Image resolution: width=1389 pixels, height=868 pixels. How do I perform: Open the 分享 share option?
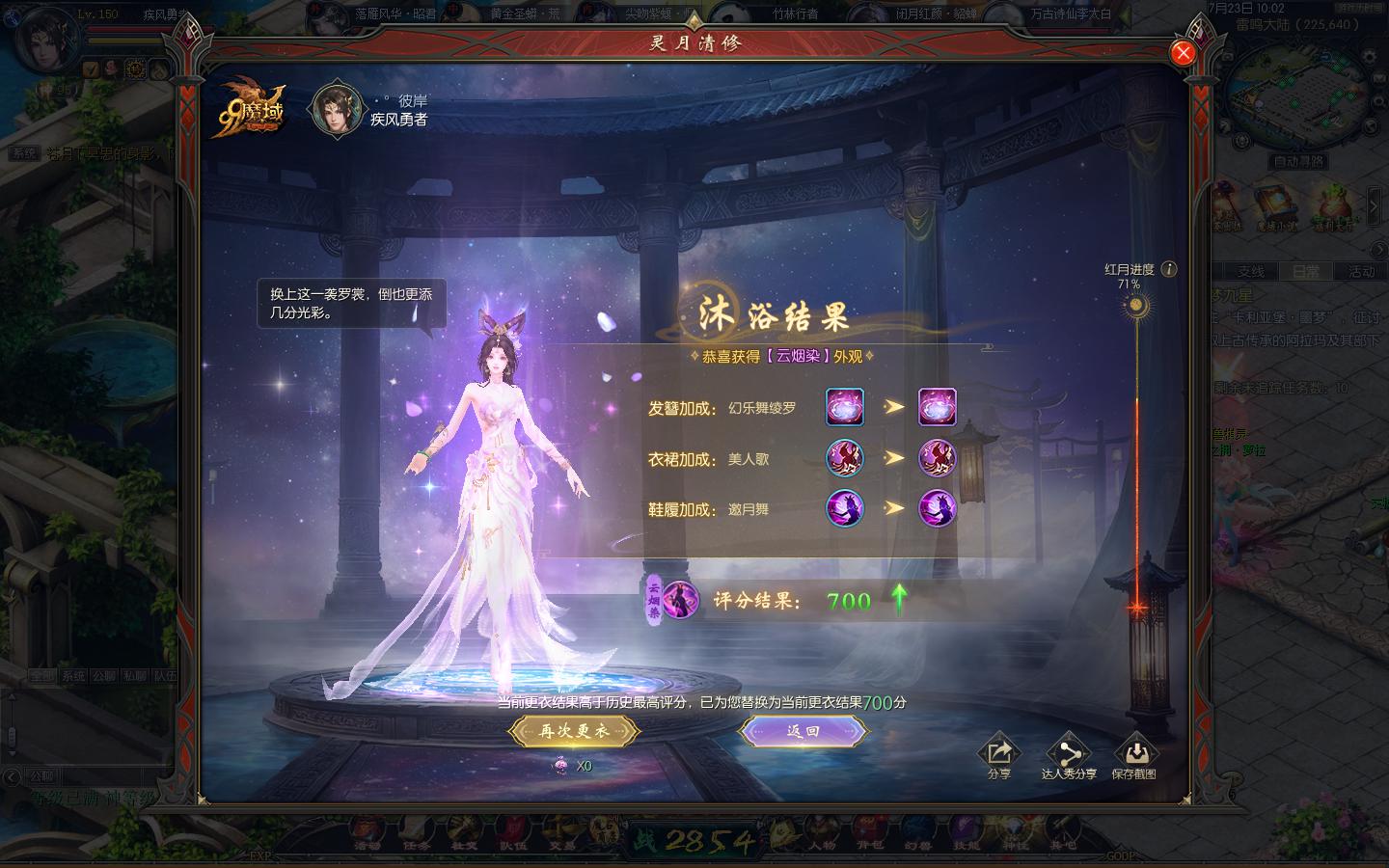click(998, 755)
